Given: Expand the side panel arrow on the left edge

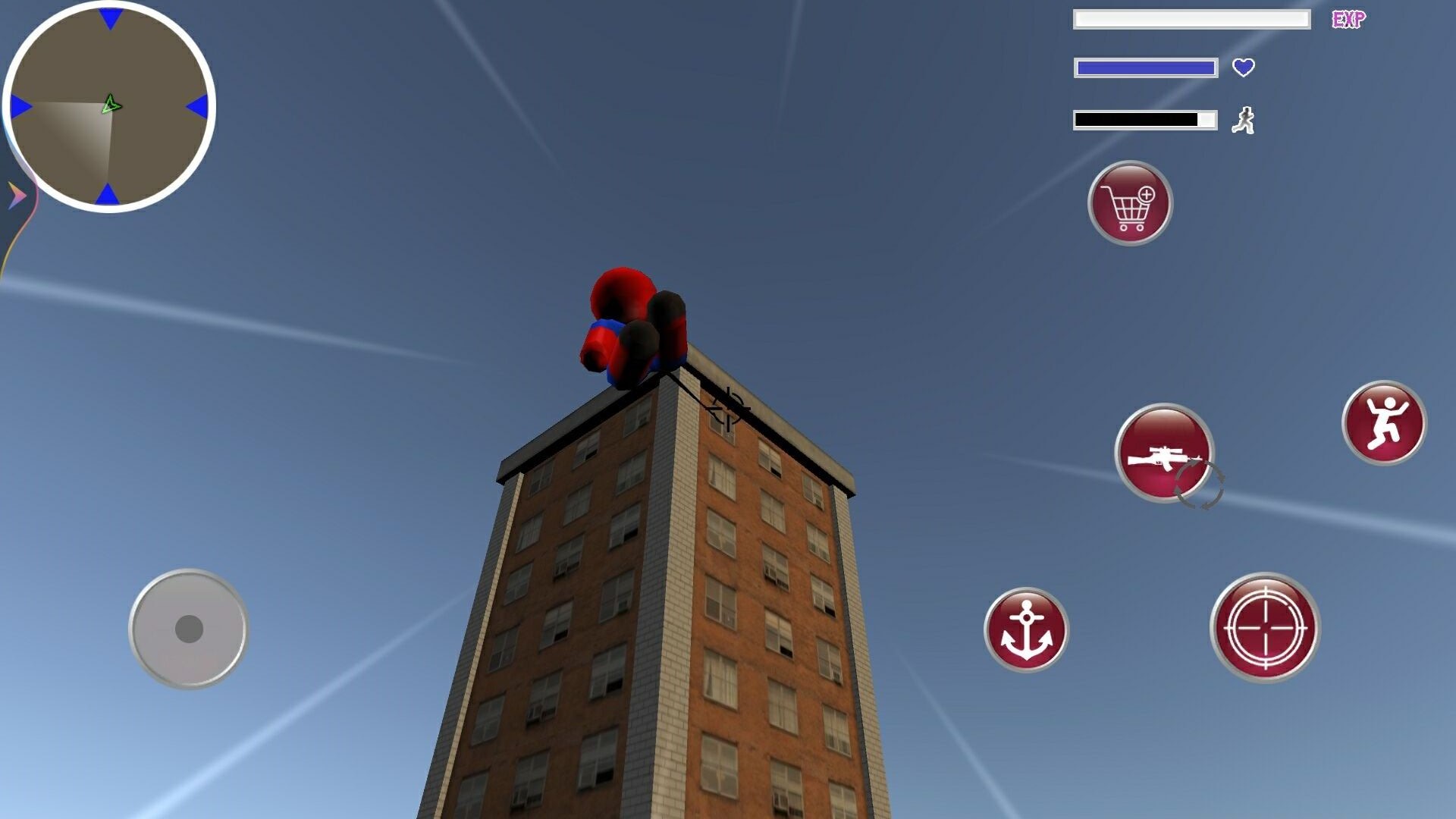Looking at the screenshot, I should pos(14,193).
